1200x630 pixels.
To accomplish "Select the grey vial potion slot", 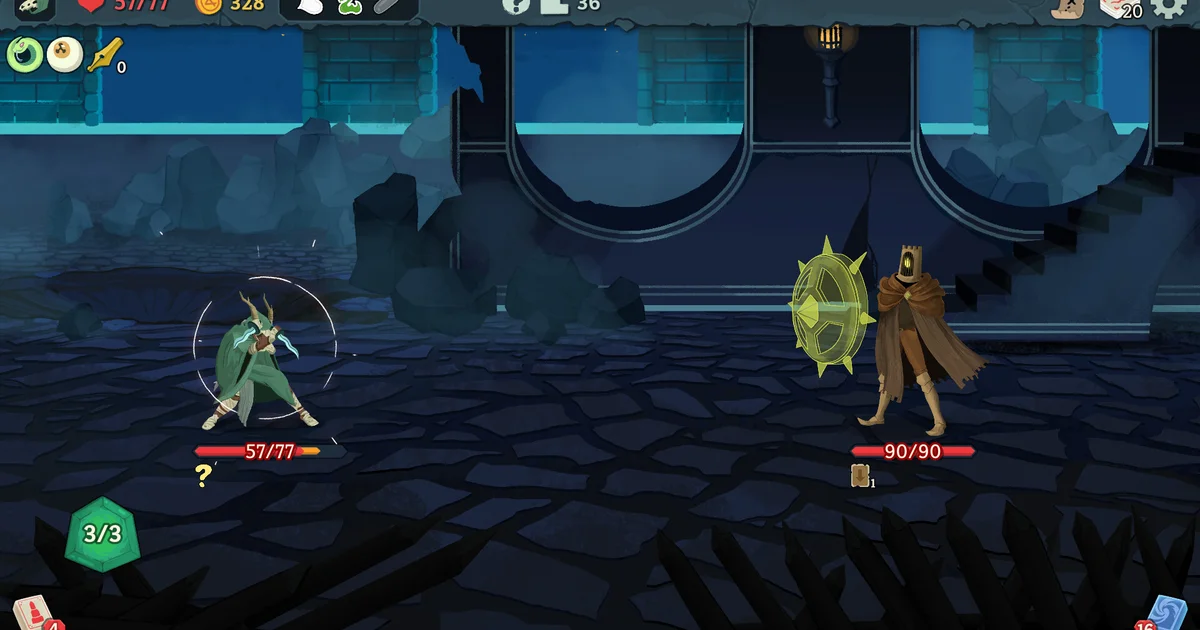I will (387, 7).
